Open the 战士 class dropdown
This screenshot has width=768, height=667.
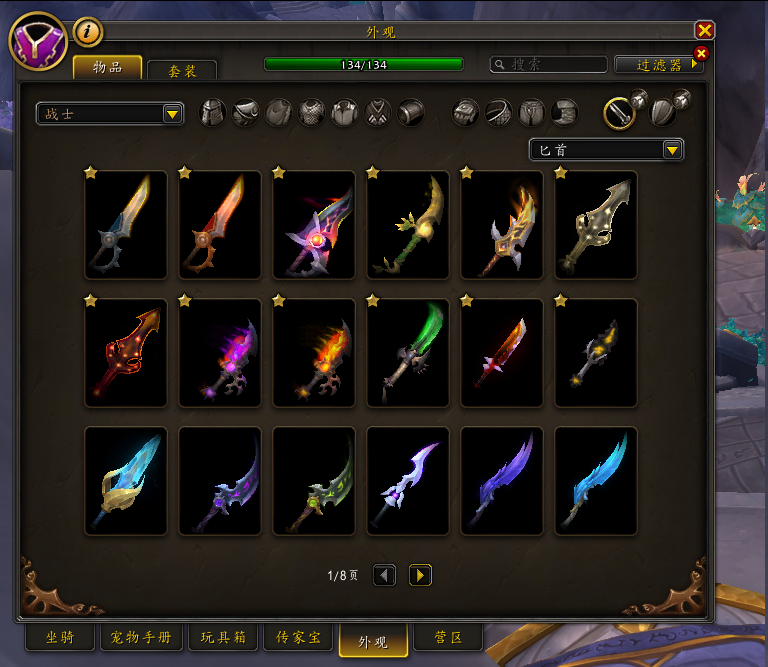(109, 114)
